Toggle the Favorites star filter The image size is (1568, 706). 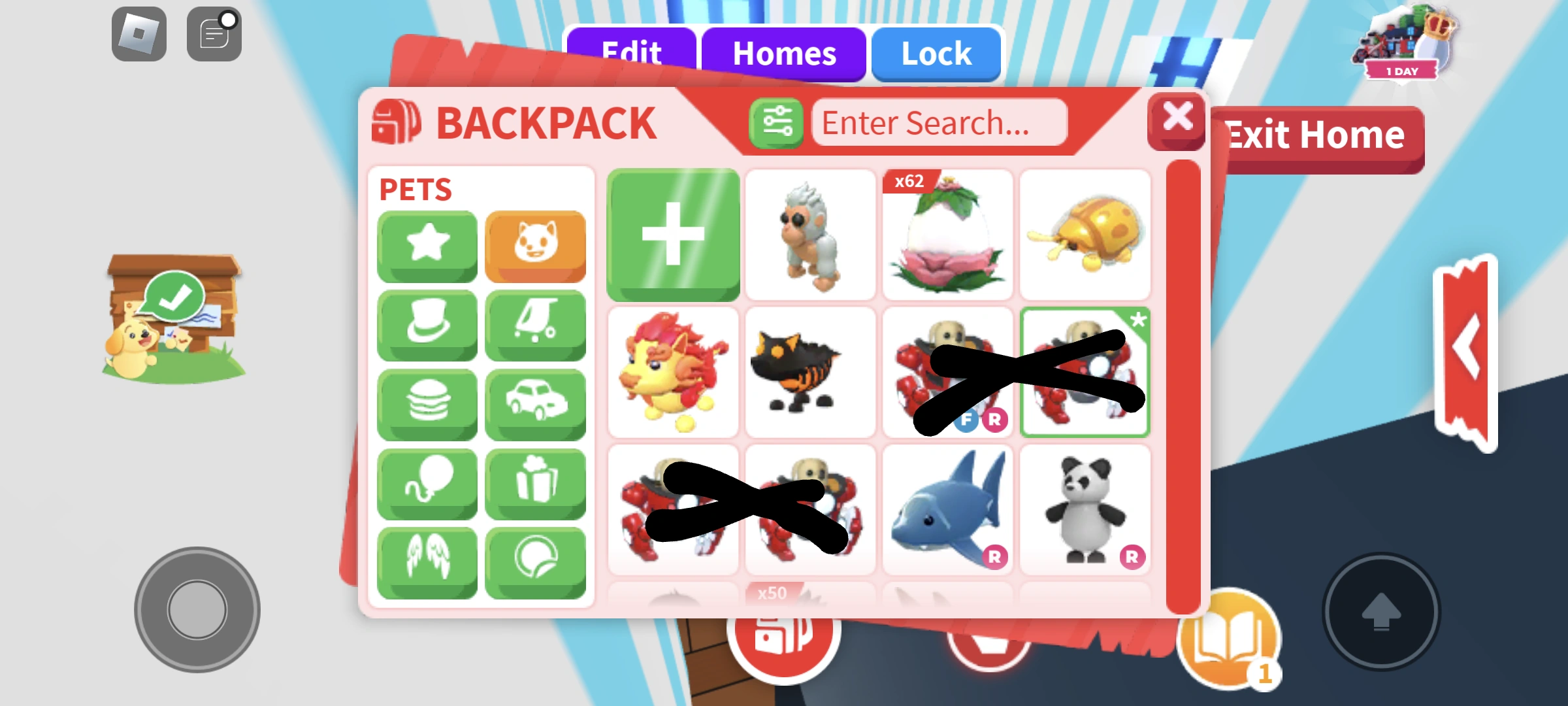tap(427, 245)
